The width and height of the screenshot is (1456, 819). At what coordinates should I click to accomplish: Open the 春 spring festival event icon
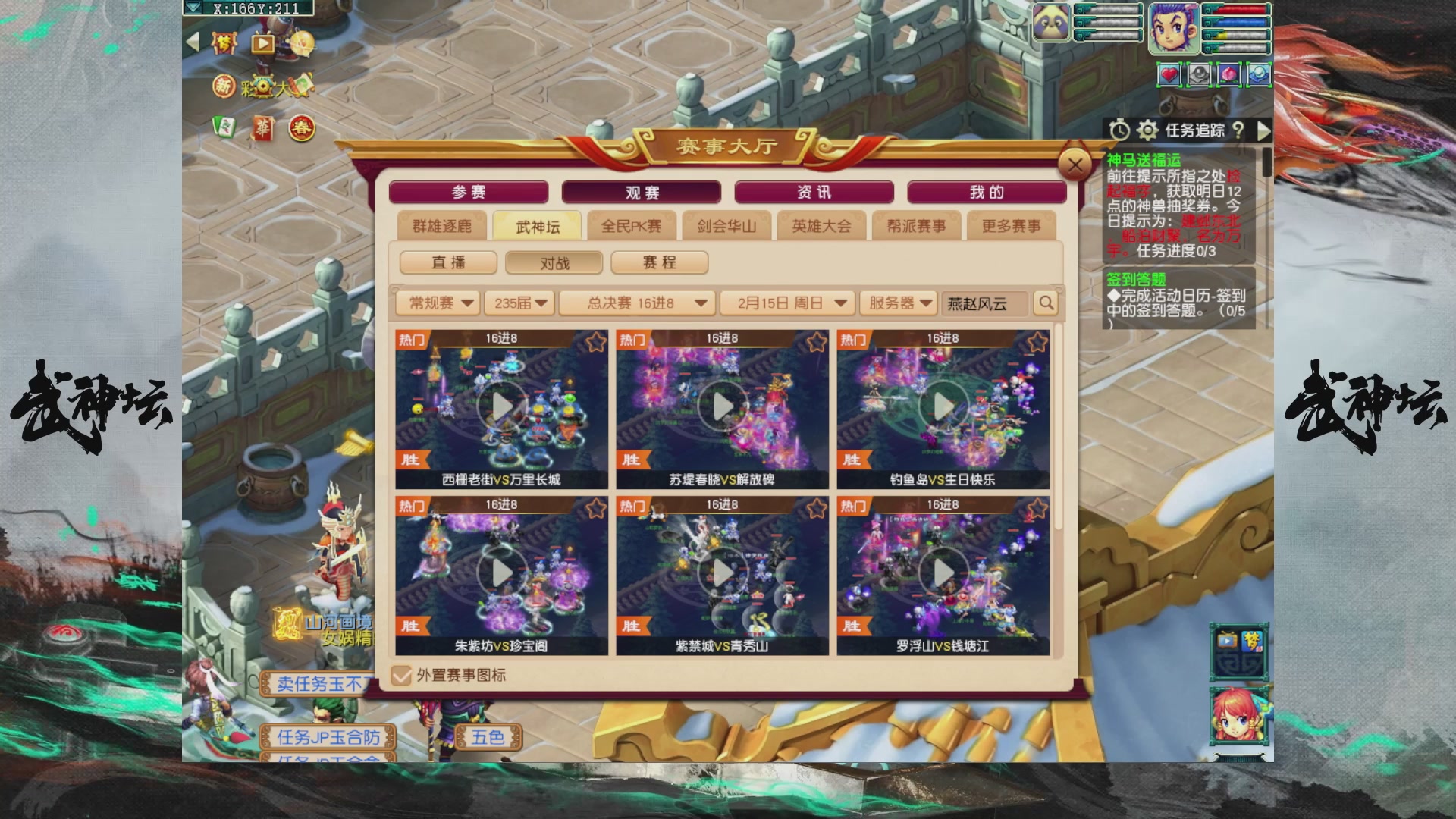tap(300, 127)
